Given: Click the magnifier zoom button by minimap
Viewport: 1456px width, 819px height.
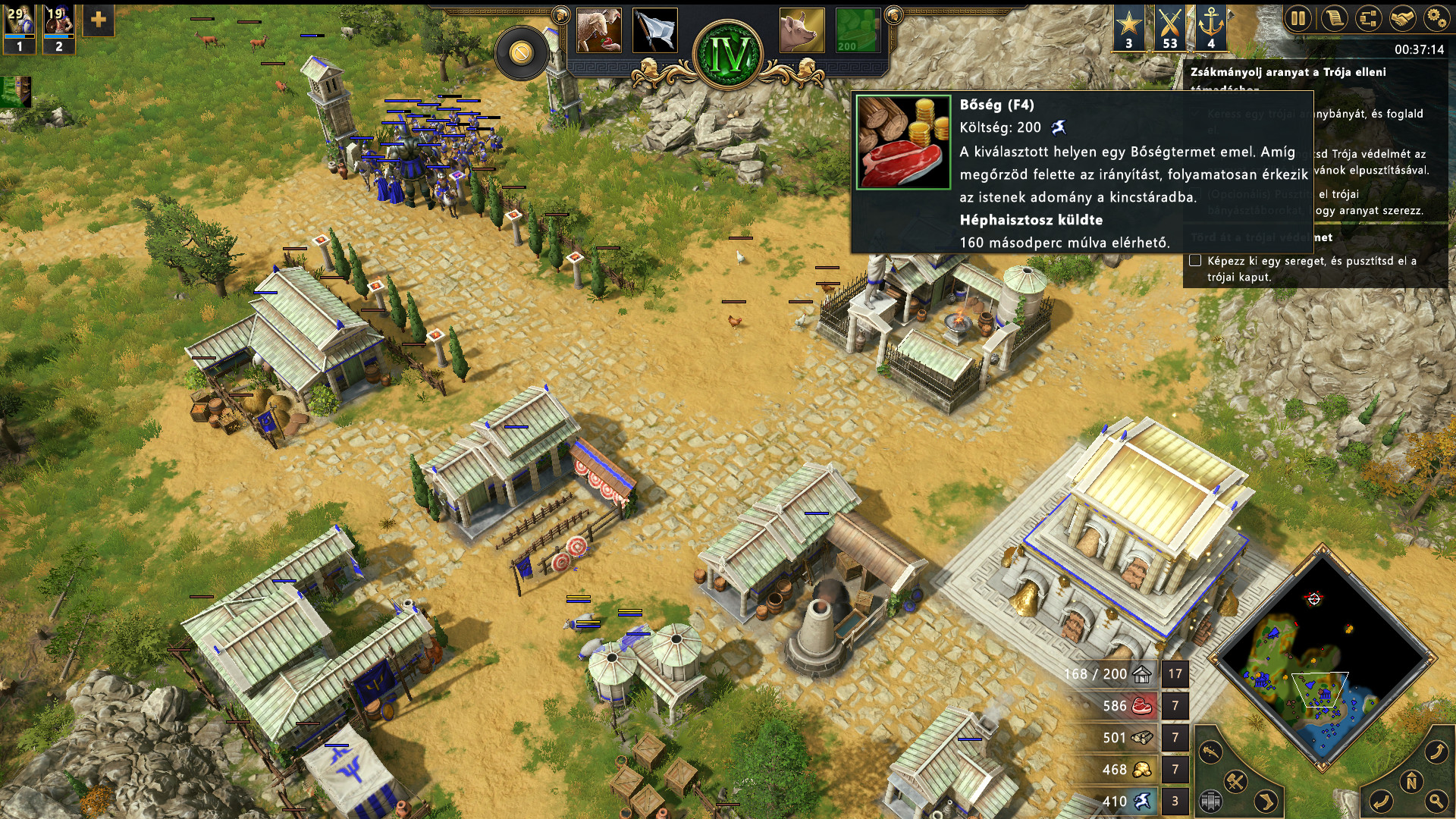Looking at the screenshot, I should (1436, 800).
